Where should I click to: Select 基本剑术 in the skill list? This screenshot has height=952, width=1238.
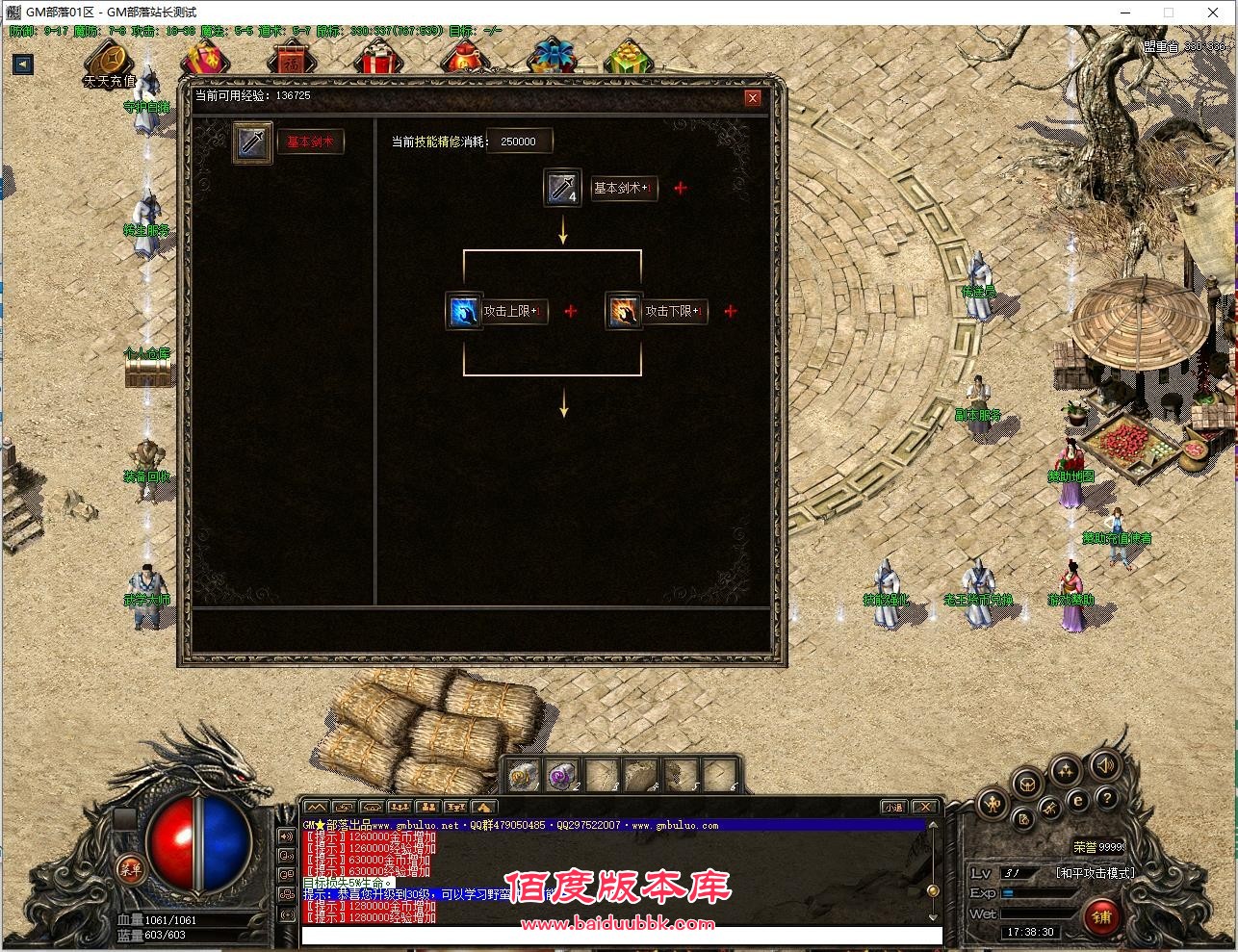coord(310,142)
